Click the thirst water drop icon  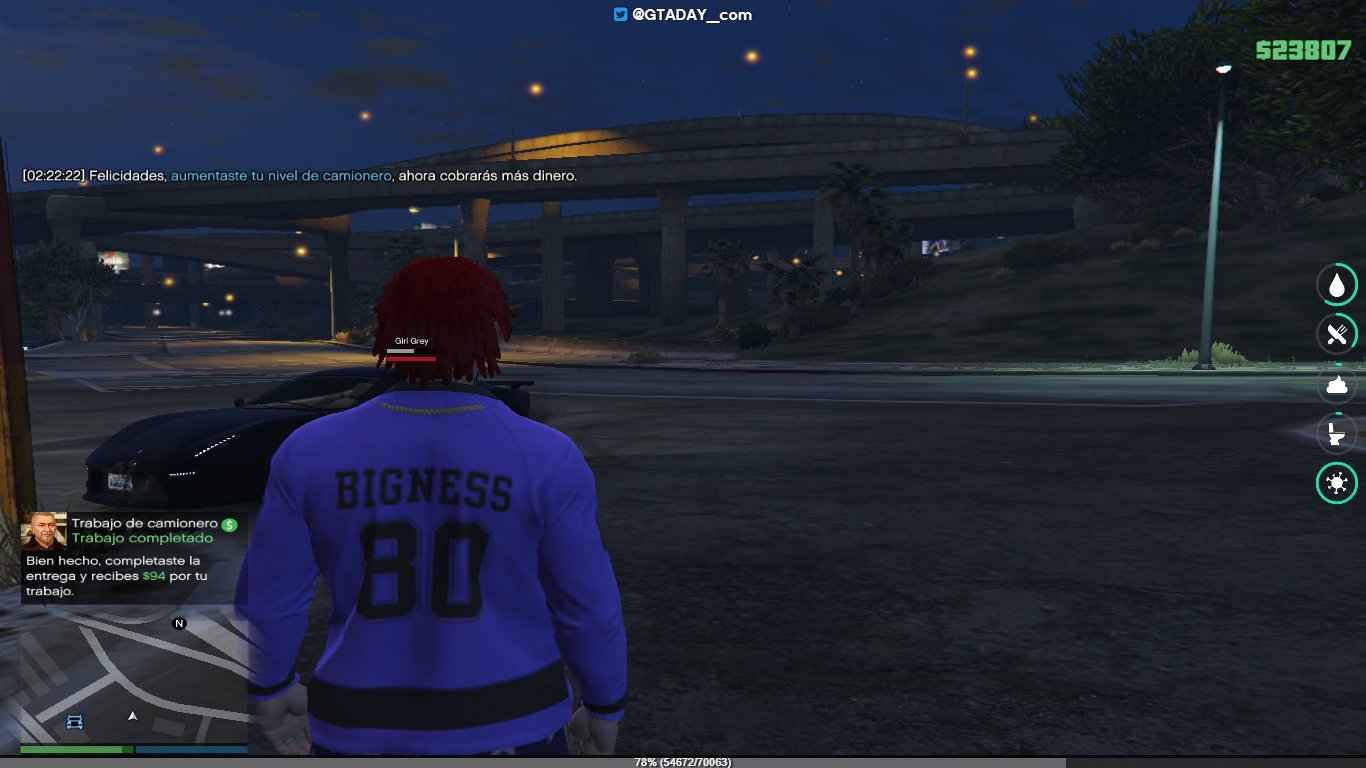(x=1336, y=286)
